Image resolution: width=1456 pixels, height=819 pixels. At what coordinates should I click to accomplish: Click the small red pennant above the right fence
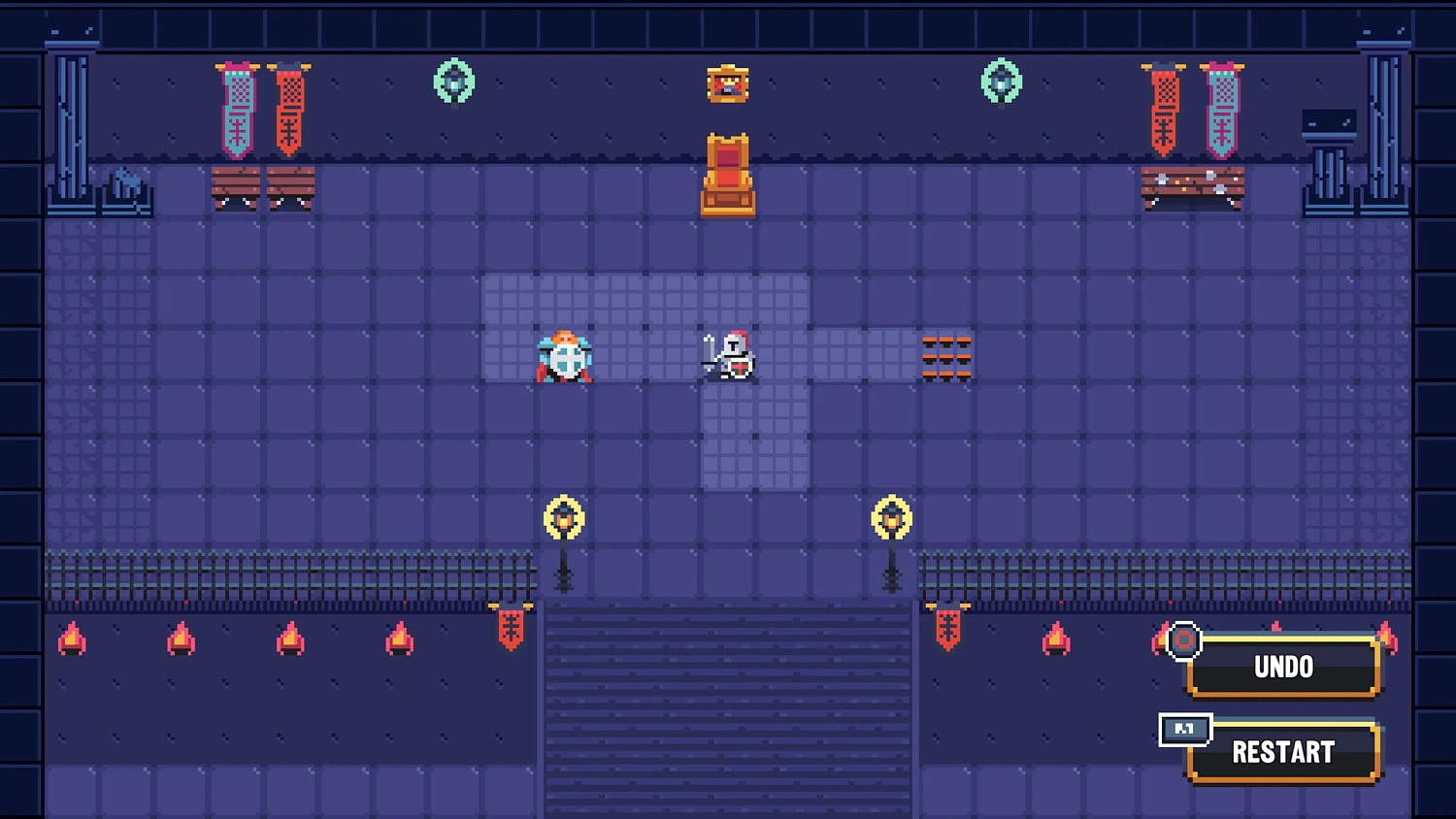(x=947, y=631)
